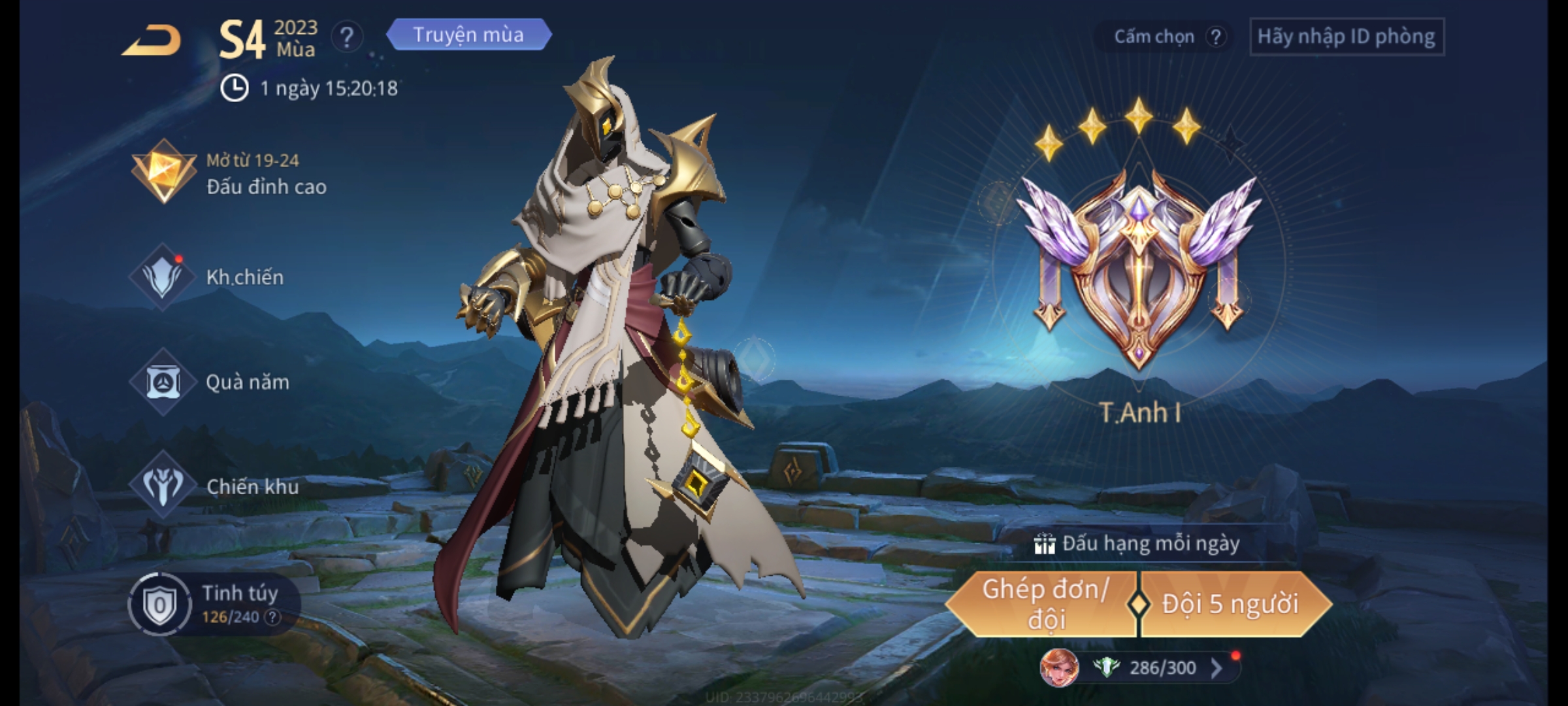Select the room ID input field
Image resolution: width=1568 pixels, height=706 pixels.
coord(1347,37)
